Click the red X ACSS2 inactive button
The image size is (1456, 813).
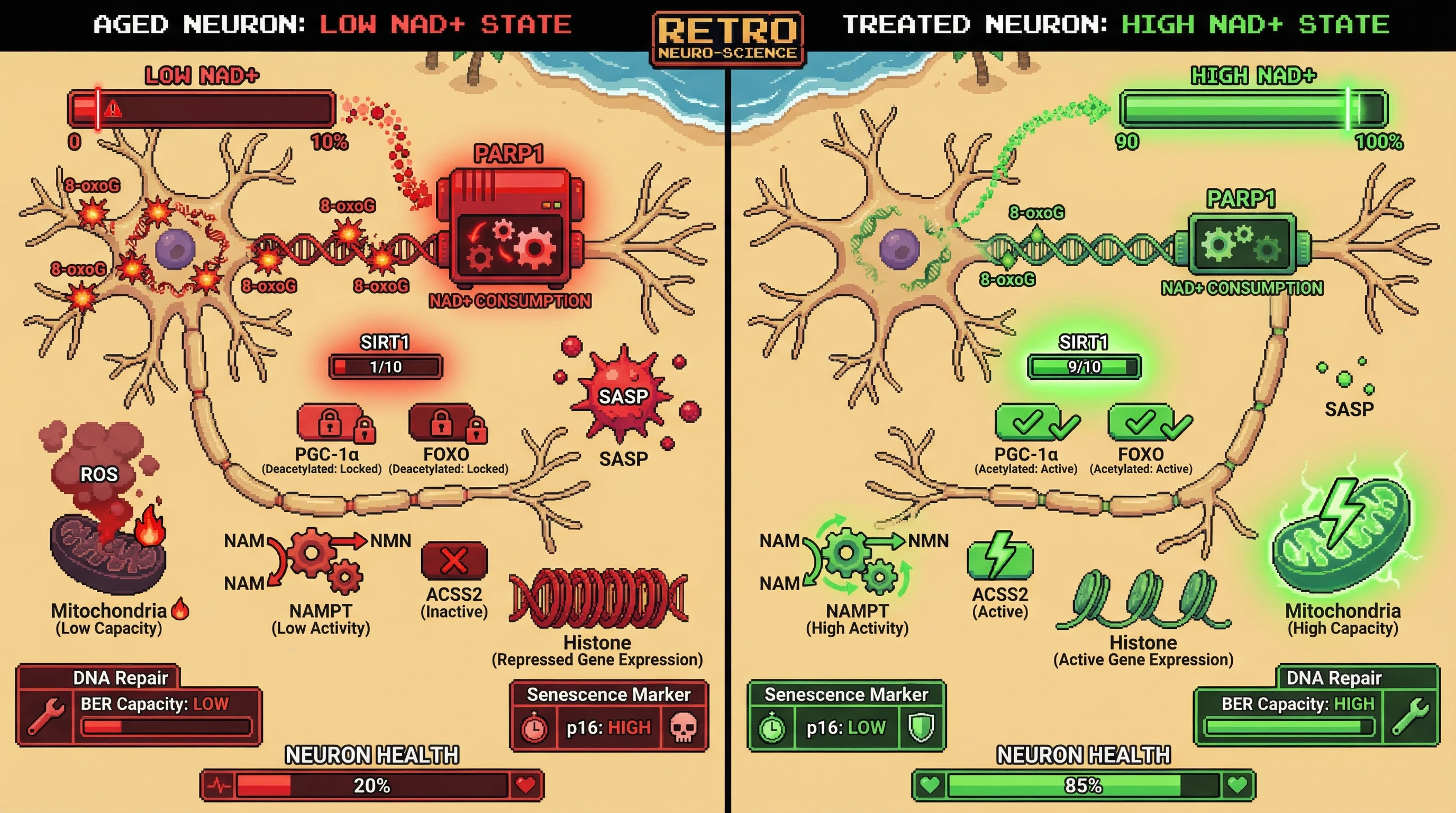tap(454, 561)
